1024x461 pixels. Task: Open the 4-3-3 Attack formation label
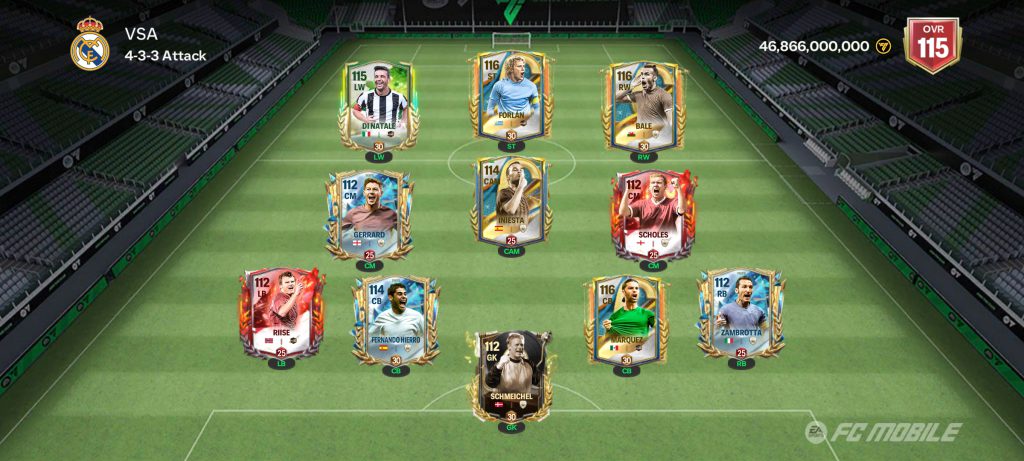(x=165, y=56)
